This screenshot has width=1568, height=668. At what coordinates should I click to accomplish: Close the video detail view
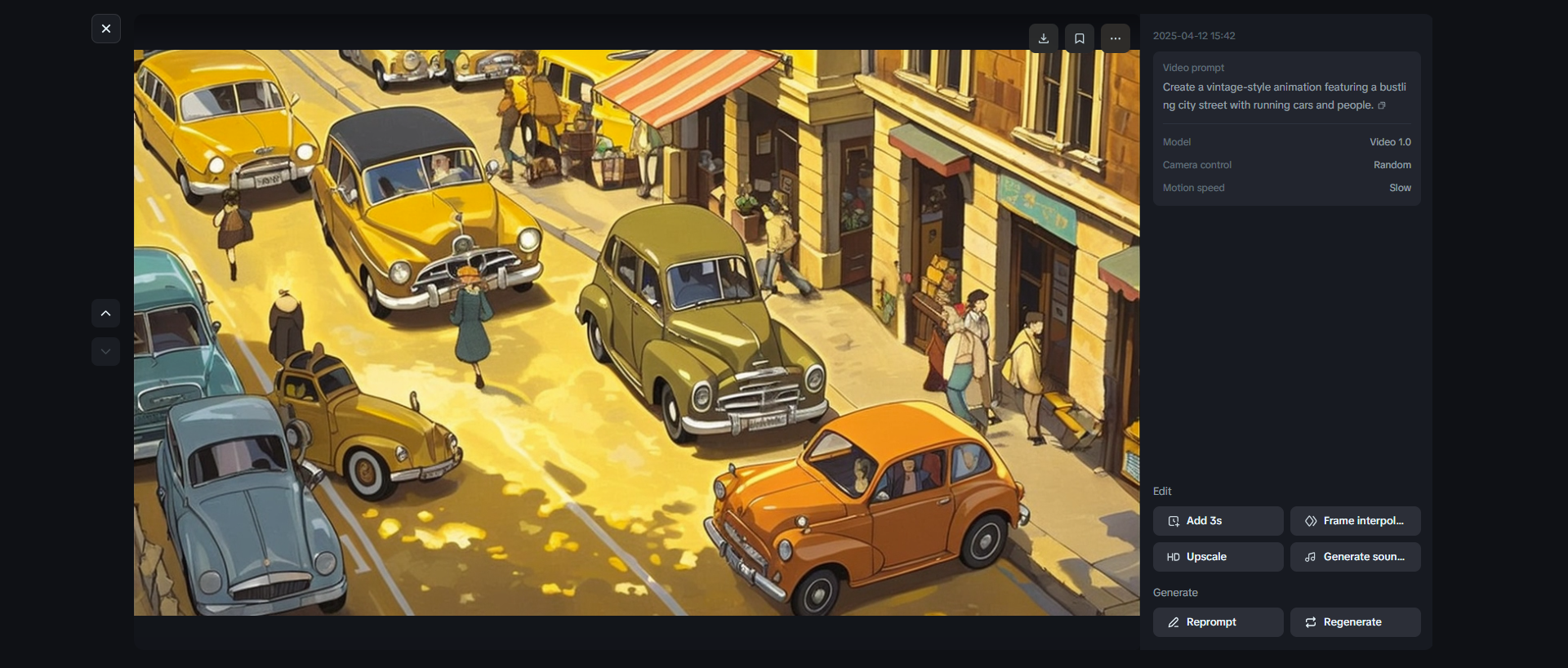click(x=106, y=29)
